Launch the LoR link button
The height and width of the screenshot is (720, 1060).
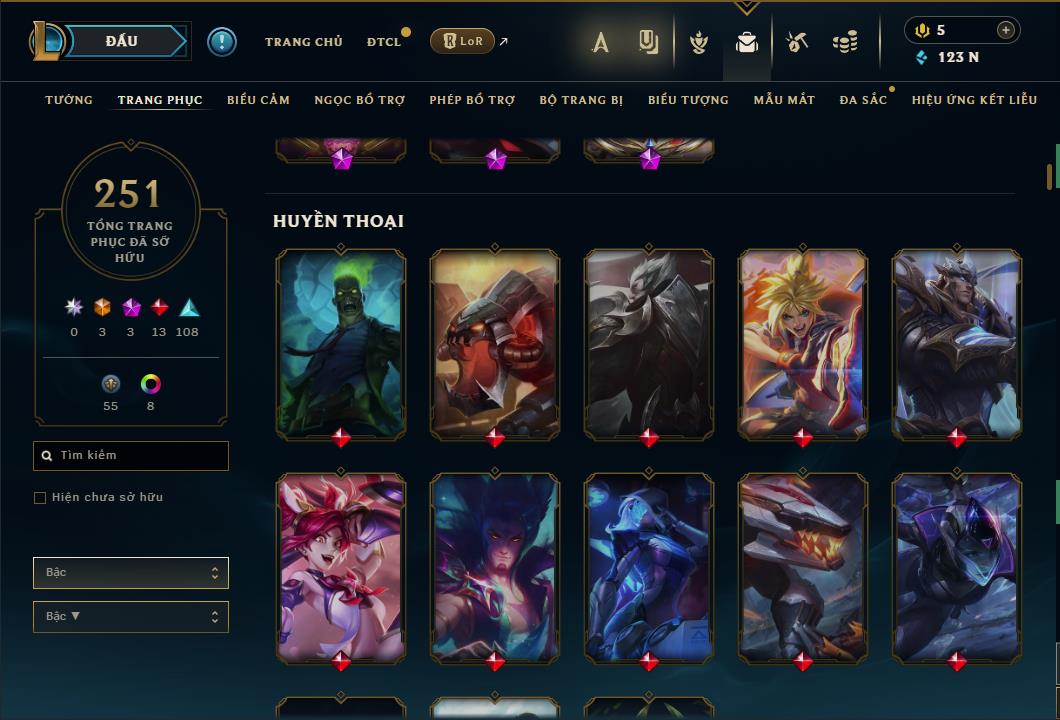coord(462,42)
